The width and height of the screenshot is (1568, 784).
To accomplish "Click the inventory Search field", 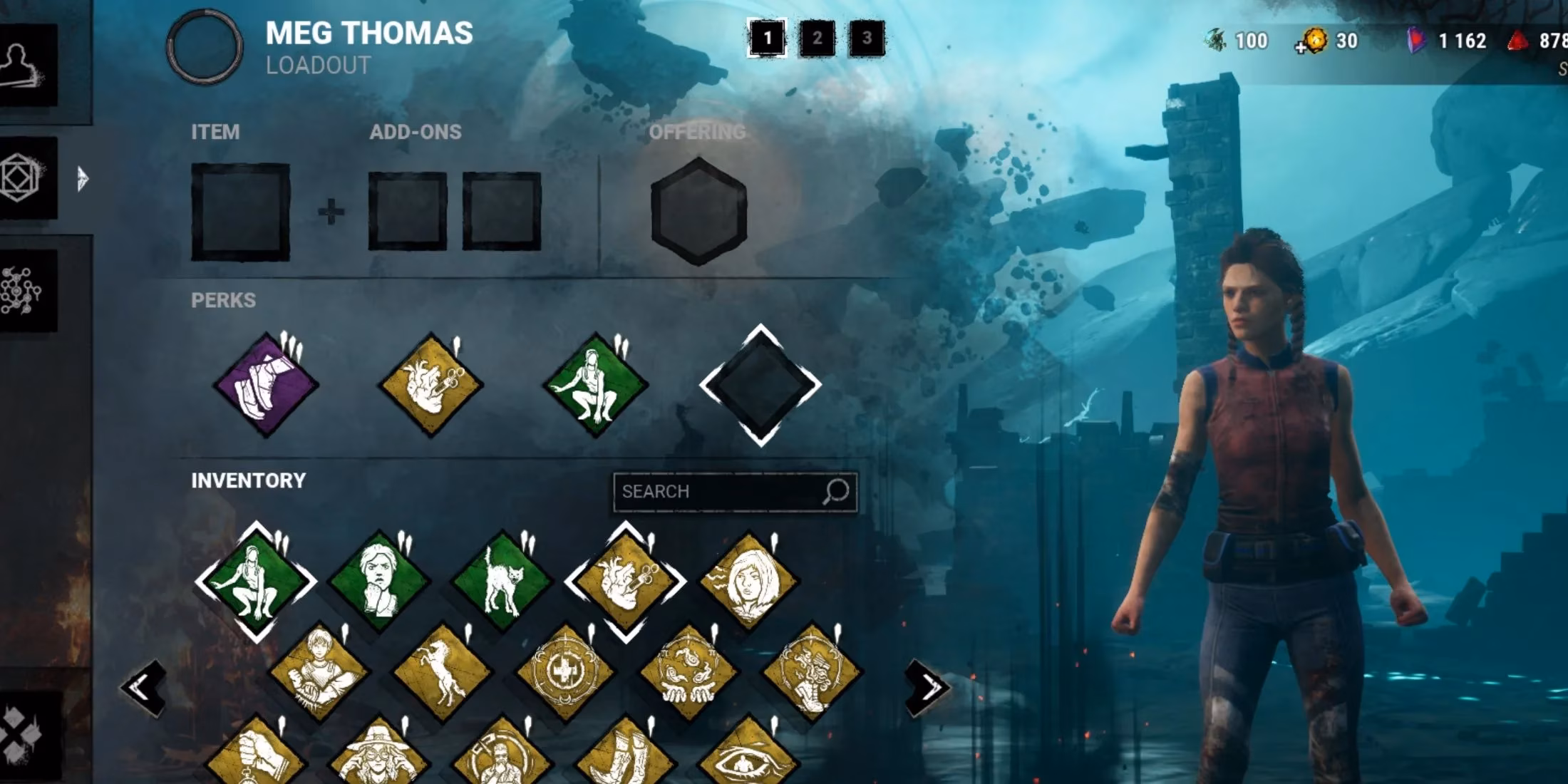I will pos(734,492).
